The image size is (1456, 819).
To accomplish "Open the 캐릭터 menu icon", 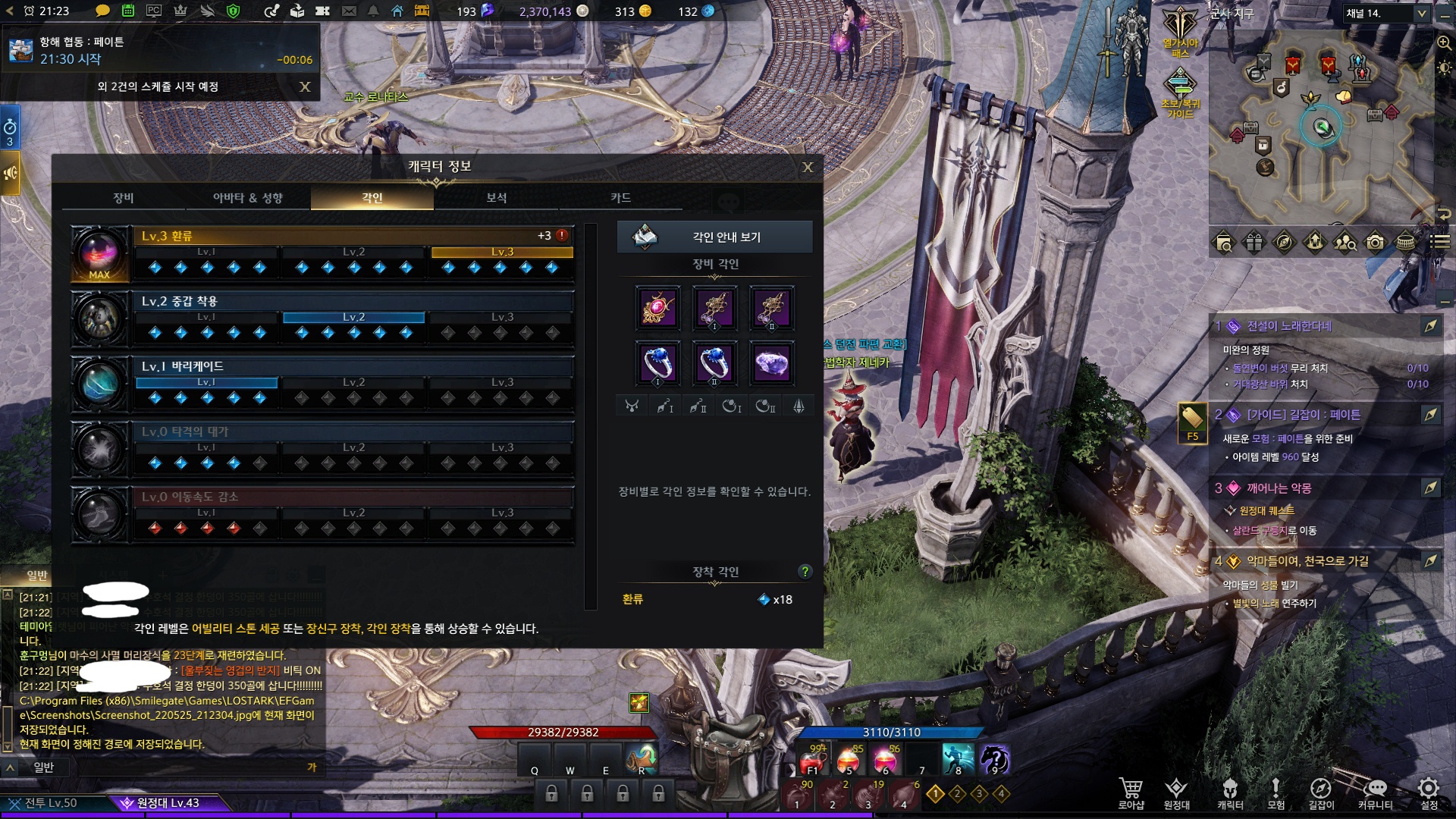I will pos(1230,792).
